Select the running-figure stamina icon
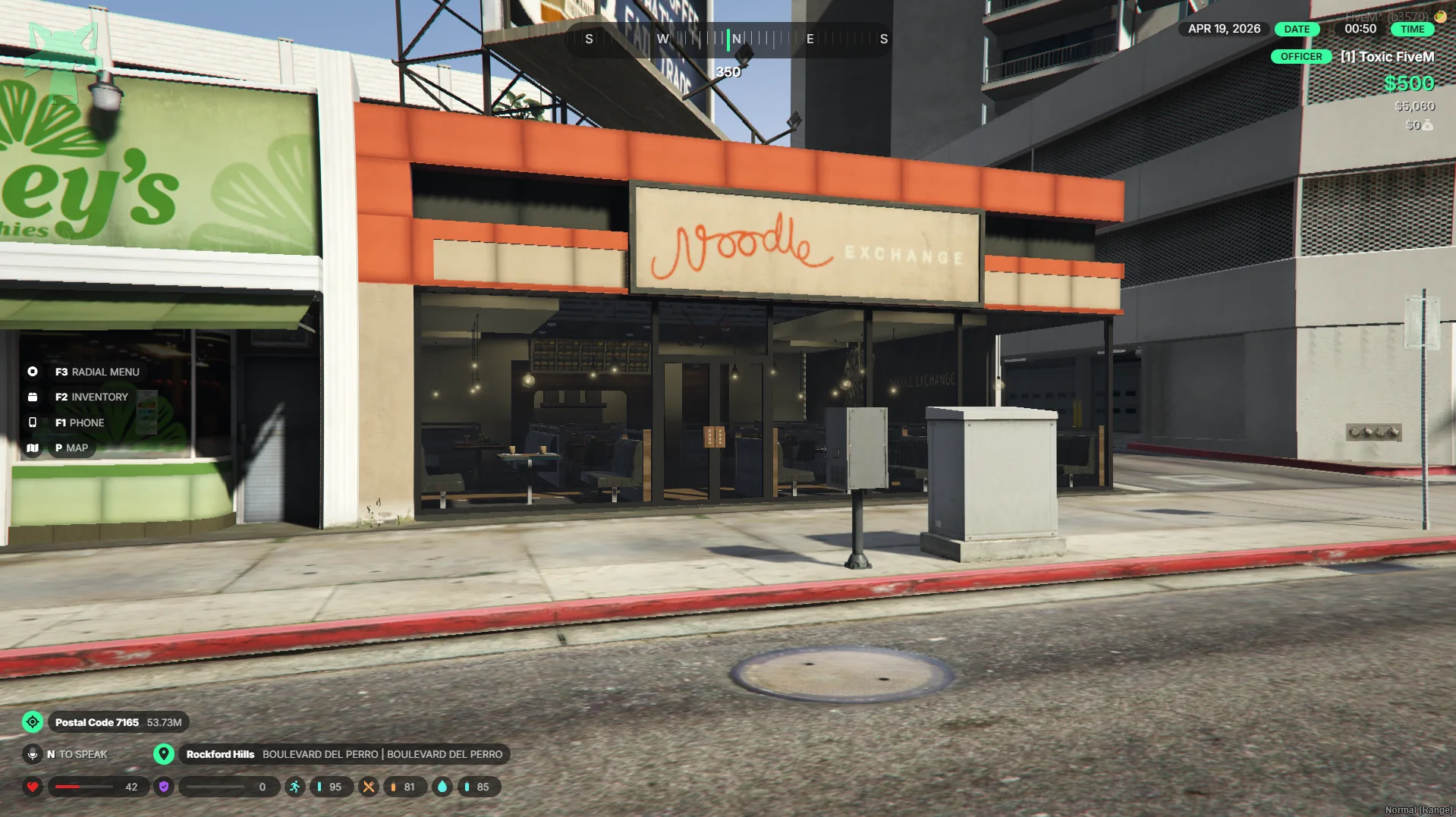The width and height of the screenshot is (1456, 817). point(295,787)
